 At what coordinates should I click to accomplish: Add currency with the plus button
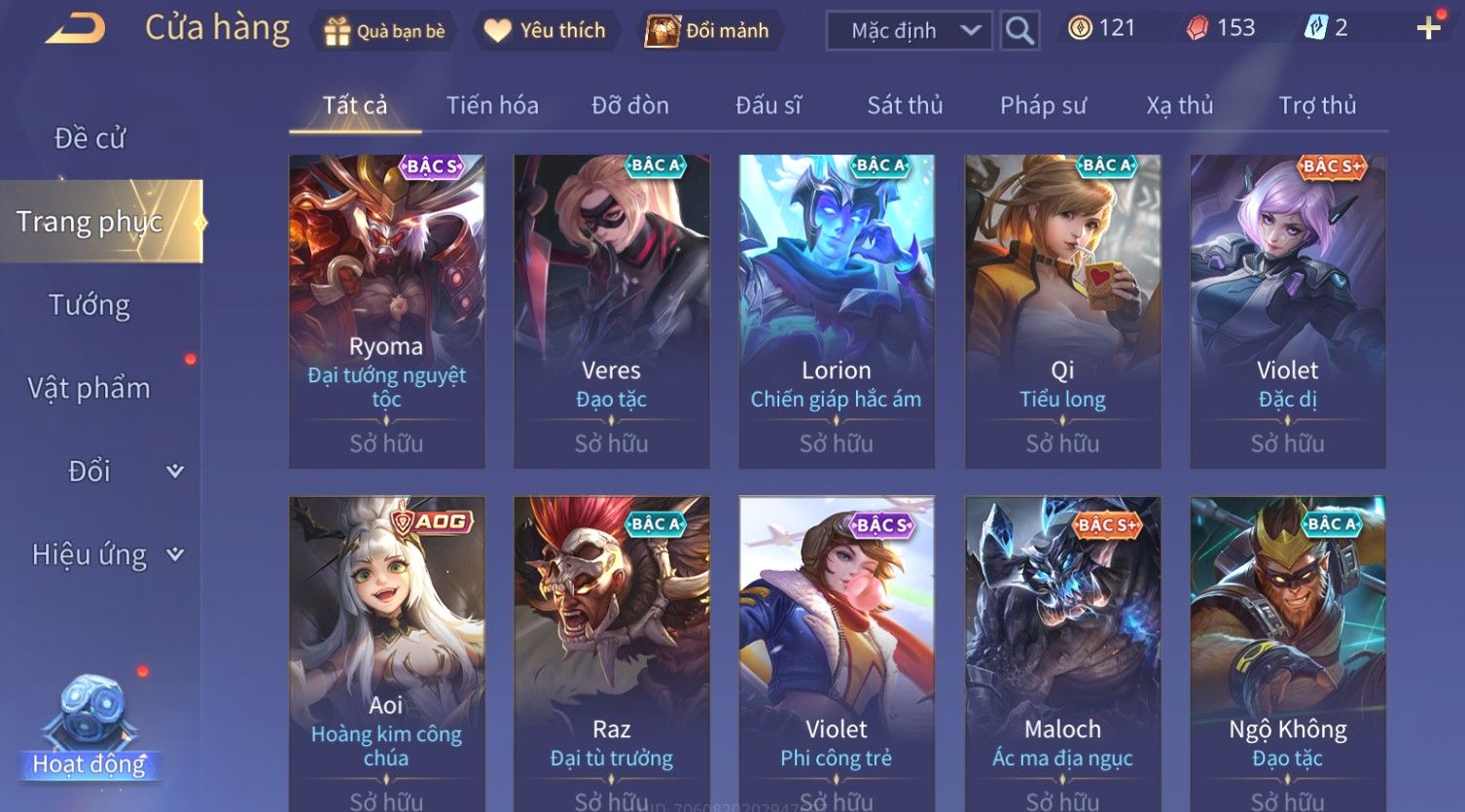(1427, 28)
